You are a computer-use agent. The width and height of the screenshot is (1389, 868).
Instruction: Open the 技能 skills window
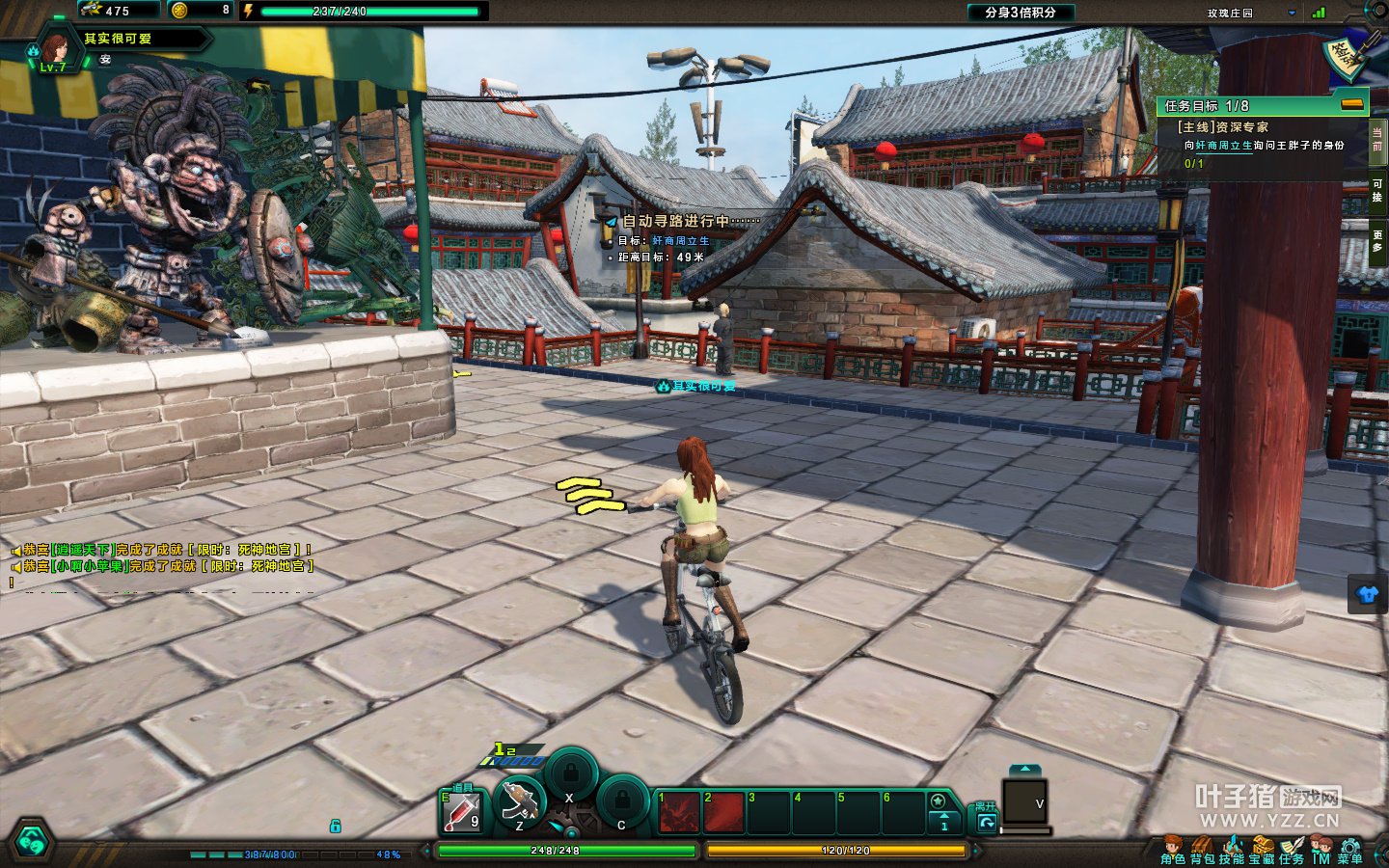coord(1232,851)
